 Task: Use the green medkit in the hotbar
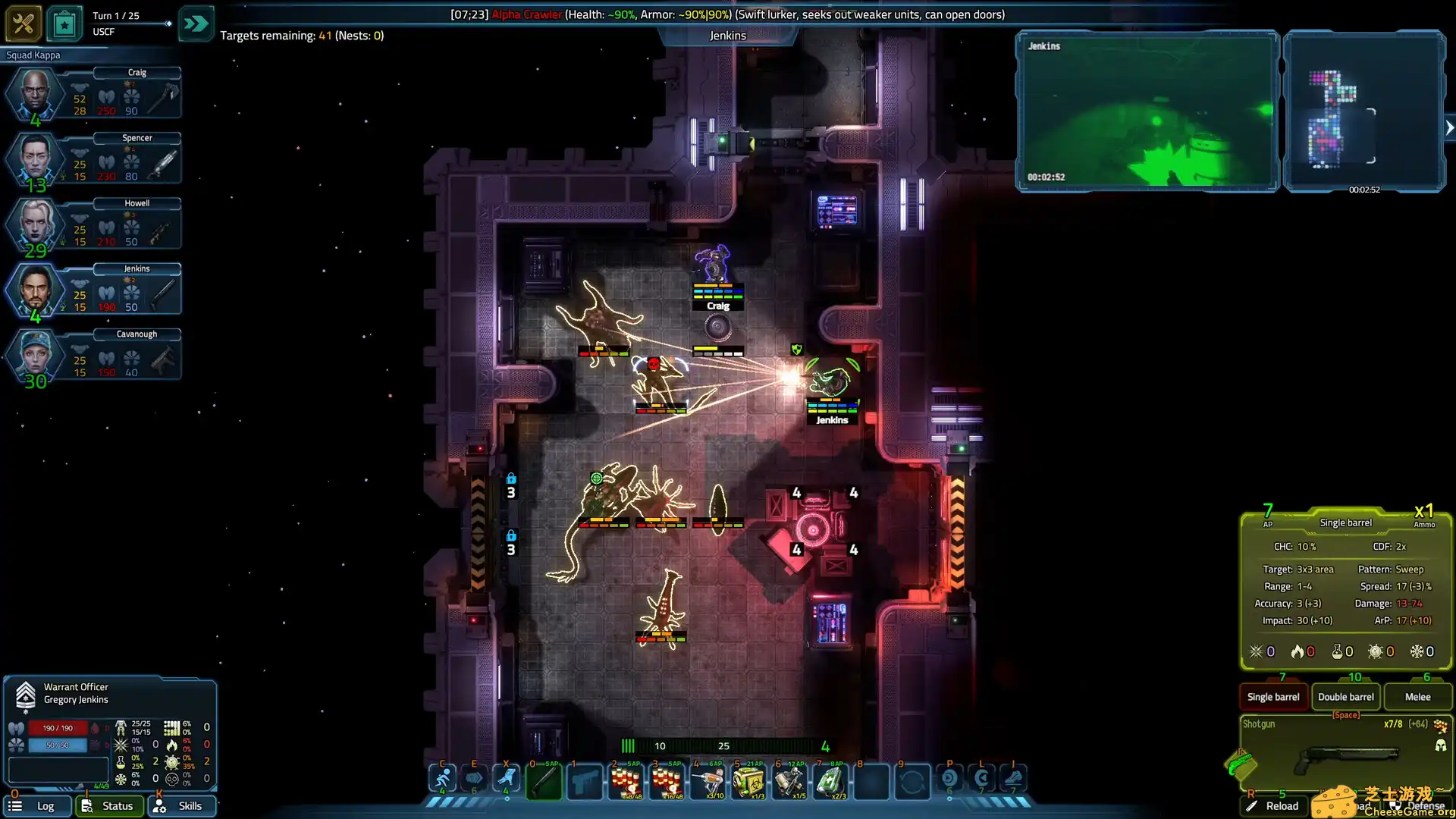(x=830, y=781)
